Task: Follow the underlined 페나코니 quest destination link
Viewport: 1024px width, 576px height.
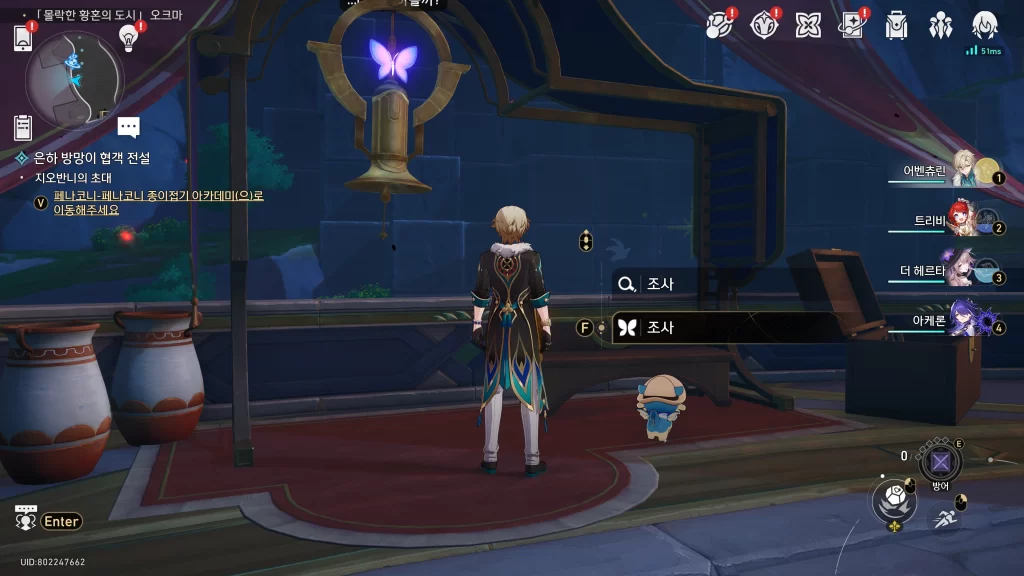Action: pyautogui.click(x=158, y=203)
